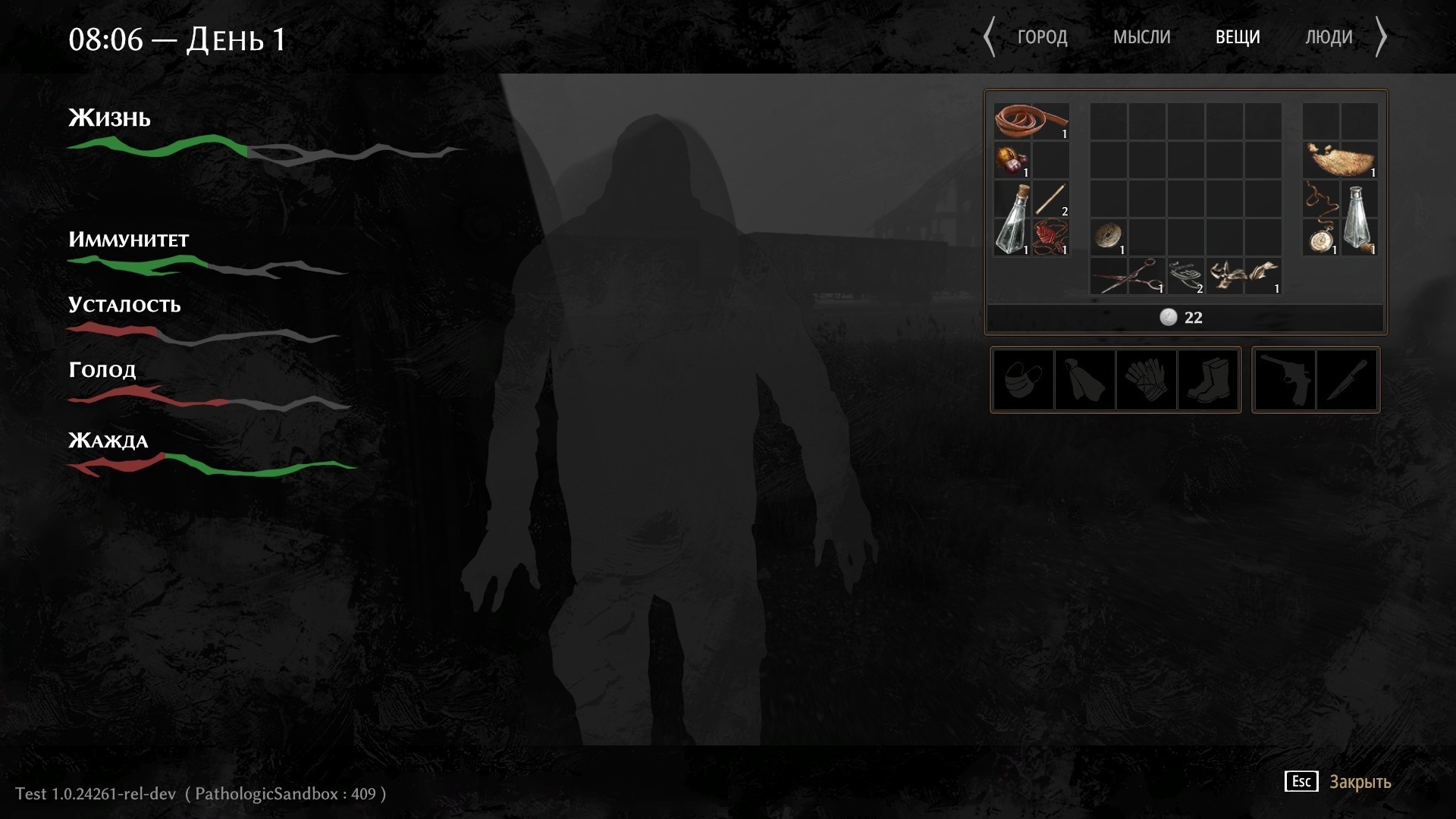Click the right arrow beside ЛЮДИ

point(1383,36)
